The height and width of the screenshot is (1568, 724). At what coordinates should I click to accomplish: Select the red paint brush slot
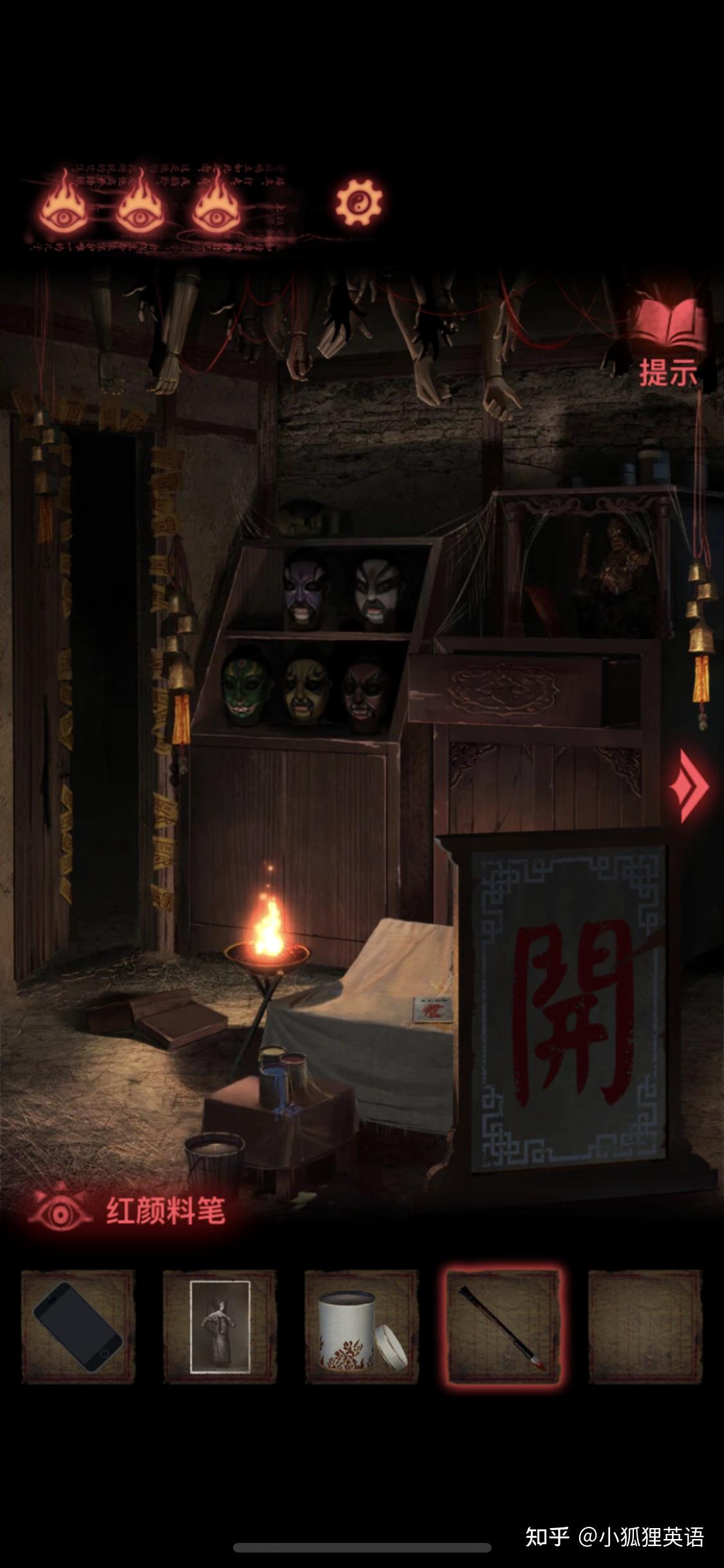[x=503, y=1327]
